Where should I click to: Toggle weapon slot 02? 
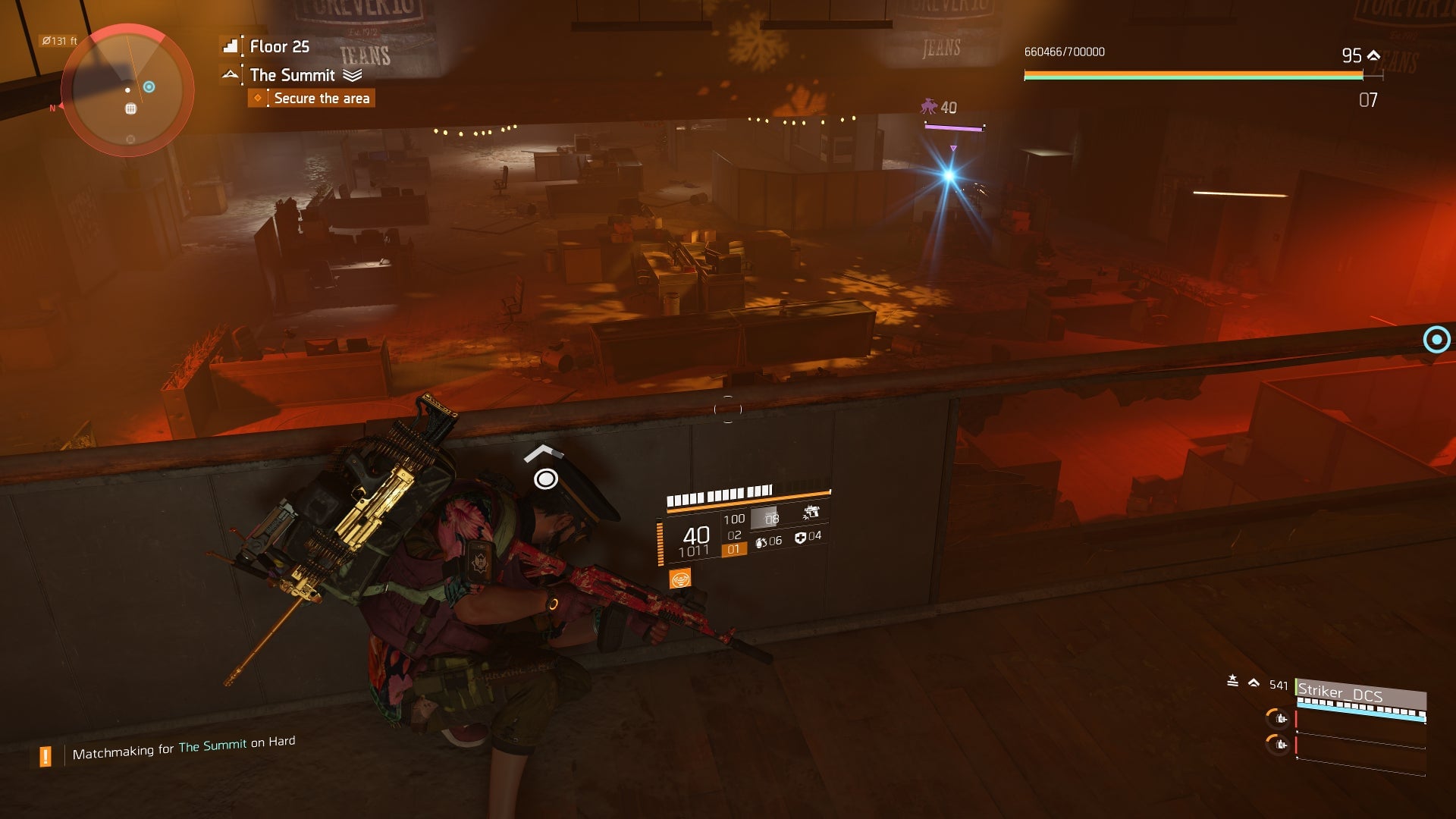pos(733,535)
